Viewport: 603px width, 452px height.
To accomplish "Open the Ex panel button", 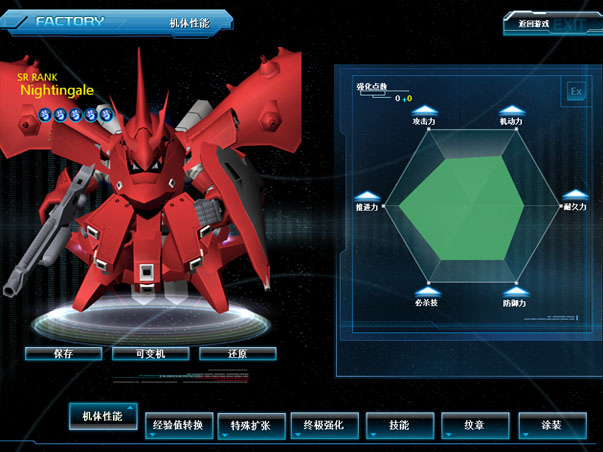I will click(x=576, y=91).
